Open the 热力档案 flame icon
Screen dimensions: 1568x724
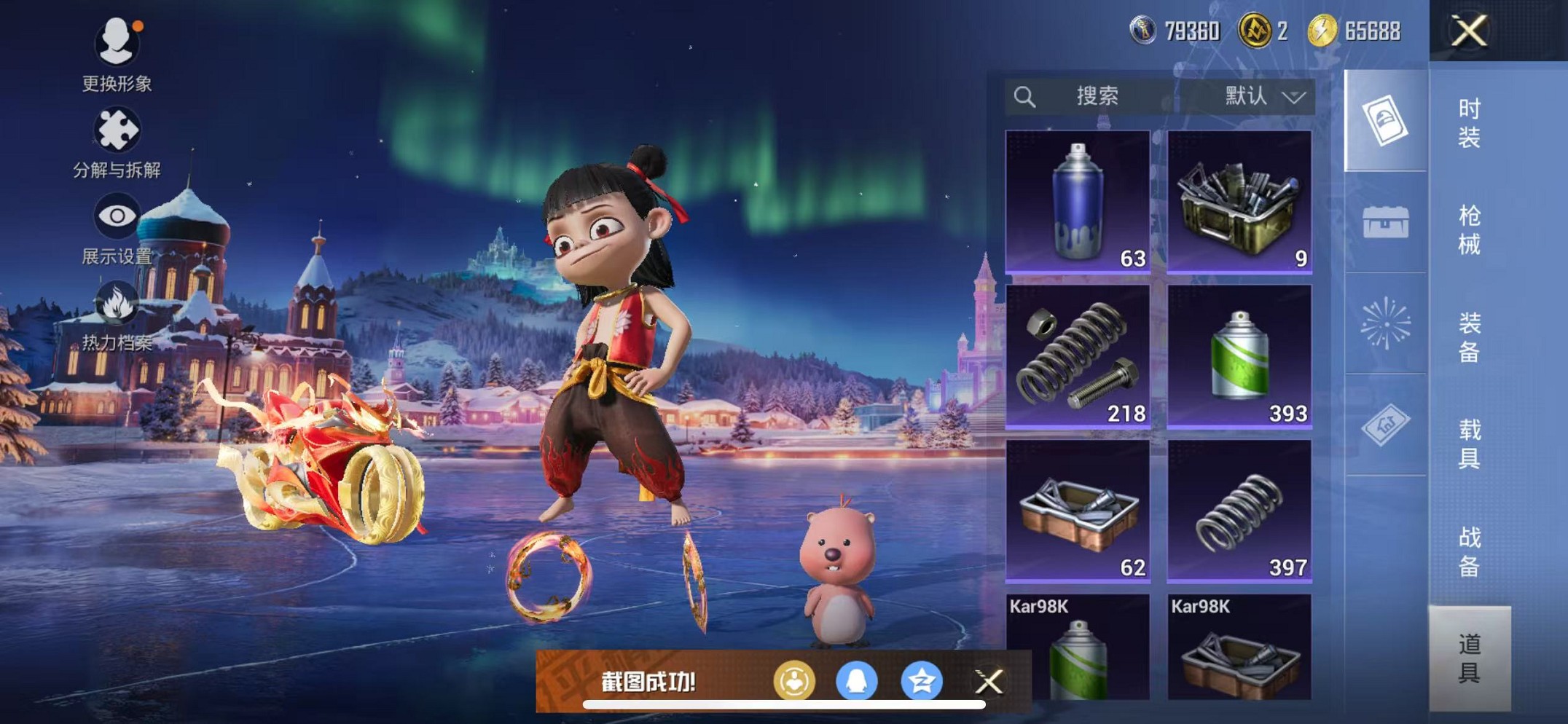117,315
